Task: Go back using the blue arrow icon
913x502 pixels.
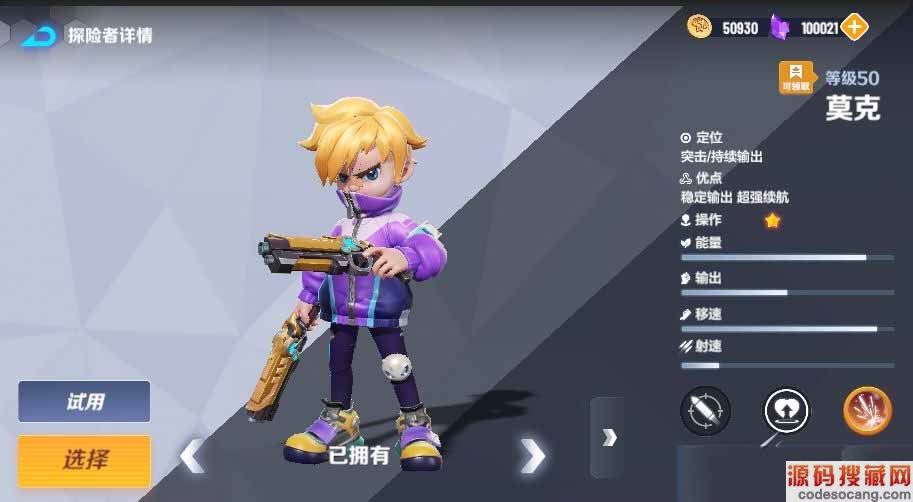Action: [39, 35]
